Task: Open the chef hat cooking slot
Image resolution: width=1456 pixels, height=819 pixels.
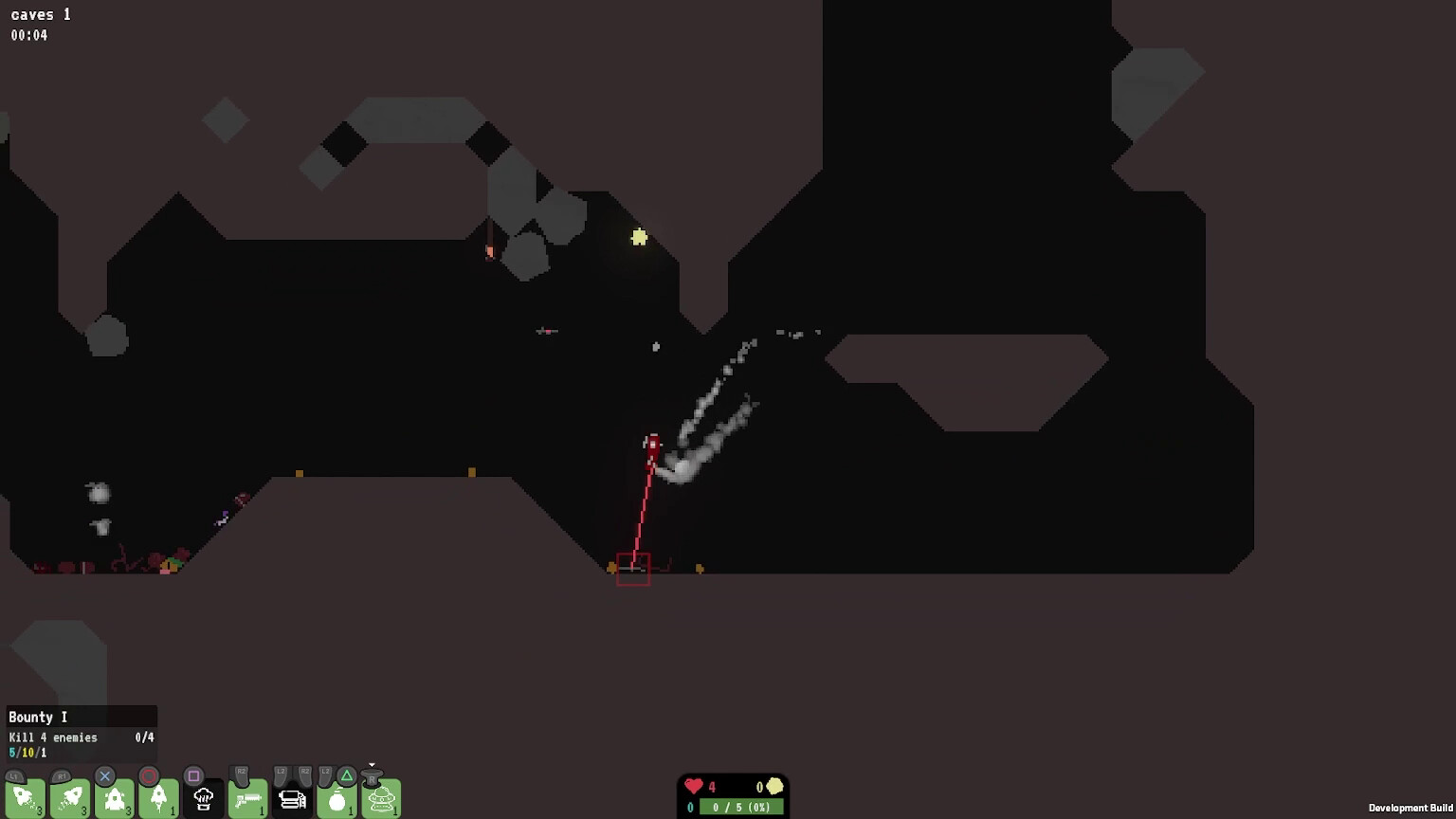Action: pos(202,799)
